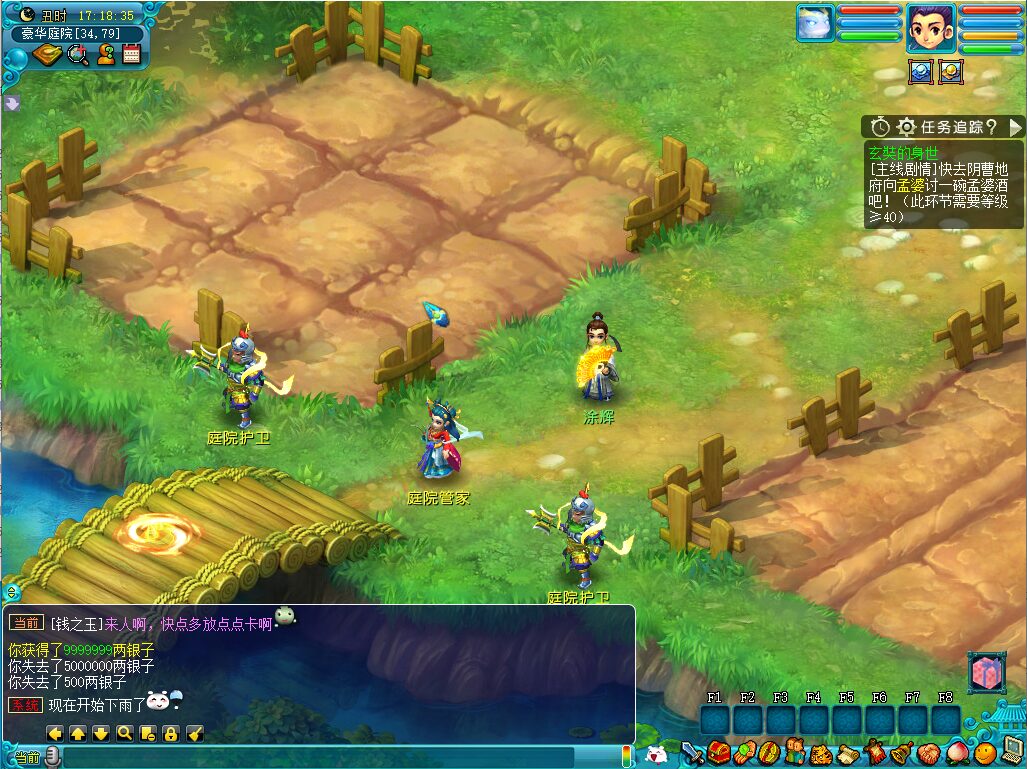Expand the quest tracker arrow button

pyautogui.click(x=1015, y=127)
